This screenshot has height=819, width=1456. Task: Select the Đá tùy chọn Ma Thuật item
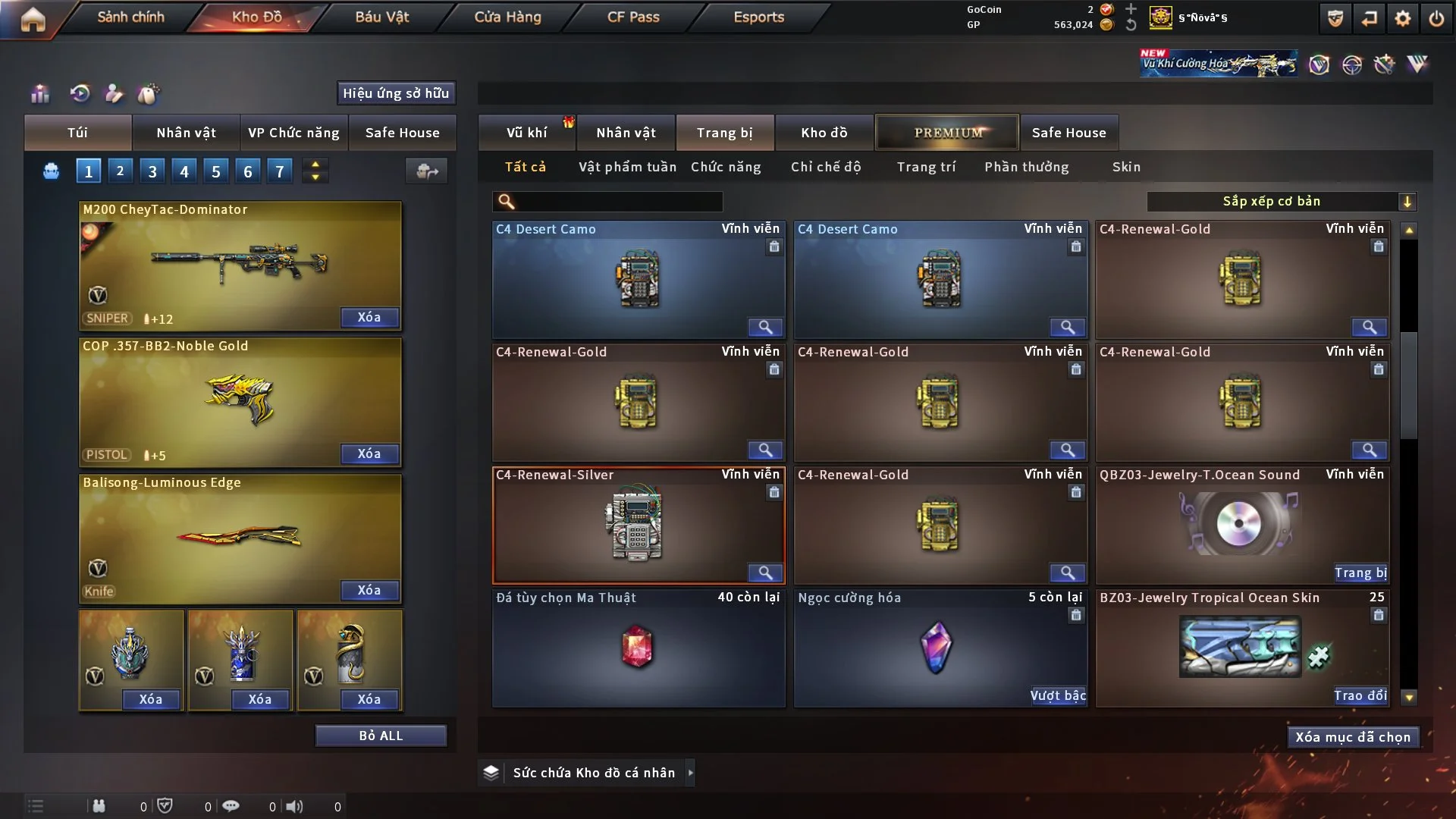pyautogui.click(x=638, y=648)
